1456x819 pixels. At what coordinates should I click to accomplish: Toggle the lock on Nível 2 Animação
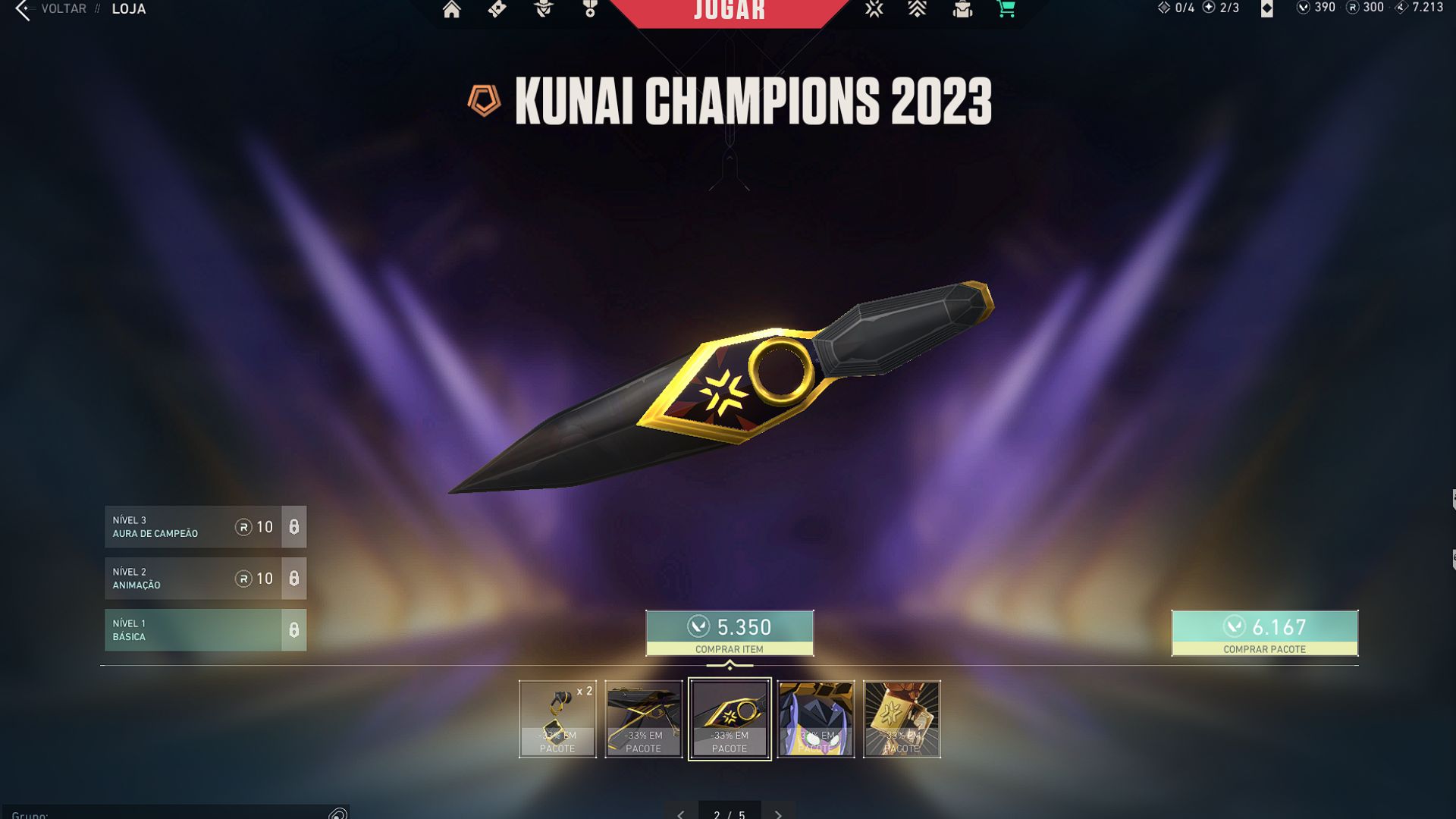click(x=293, y=579)
